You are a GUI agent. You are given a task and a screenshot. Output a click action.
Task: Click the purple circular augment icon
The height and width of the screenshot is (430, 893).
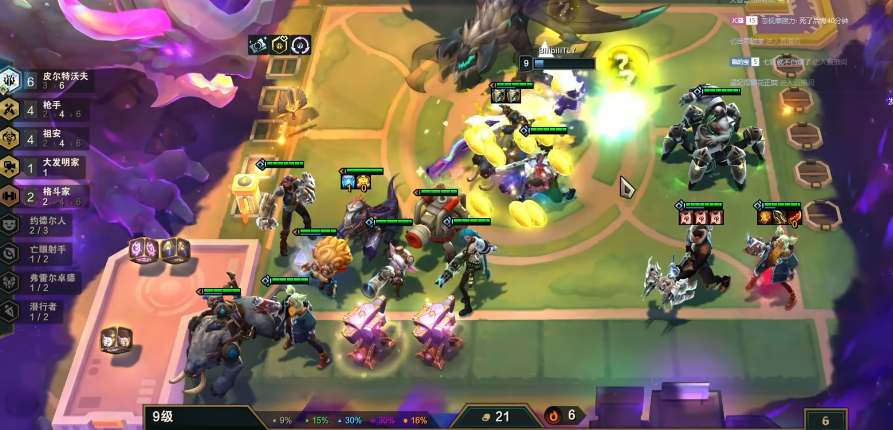tap(301, 45)
